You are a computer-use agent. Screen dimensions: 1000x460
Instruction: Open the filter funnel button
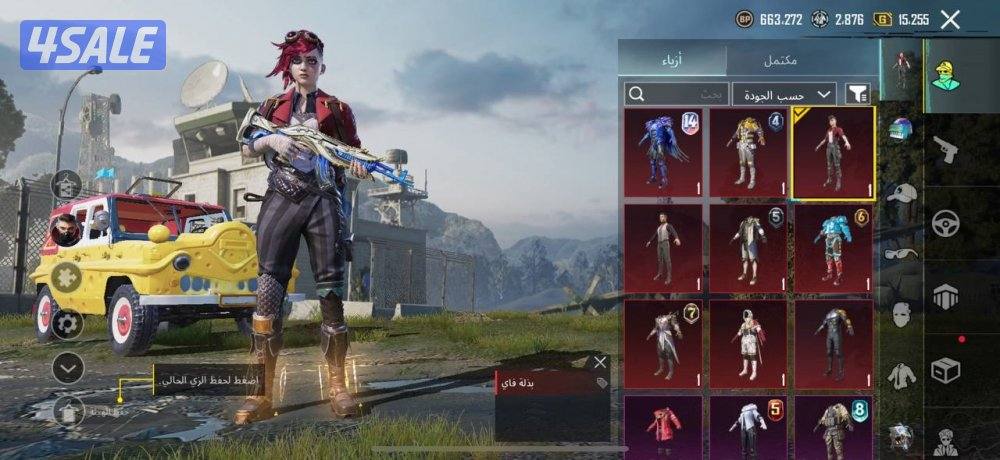pyautogui.click(x=858, y=94)
